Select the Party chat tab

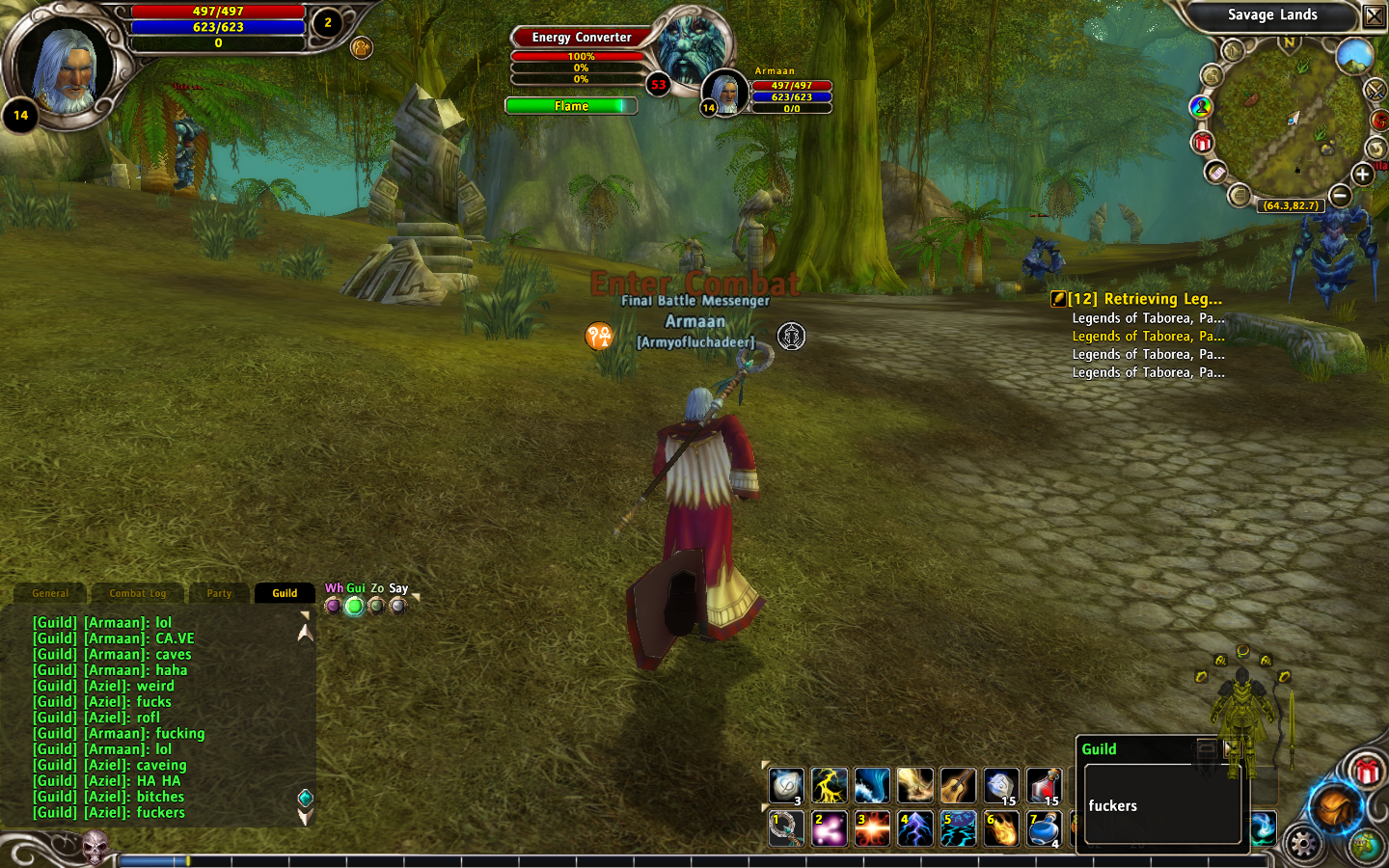tap(219, 593)
